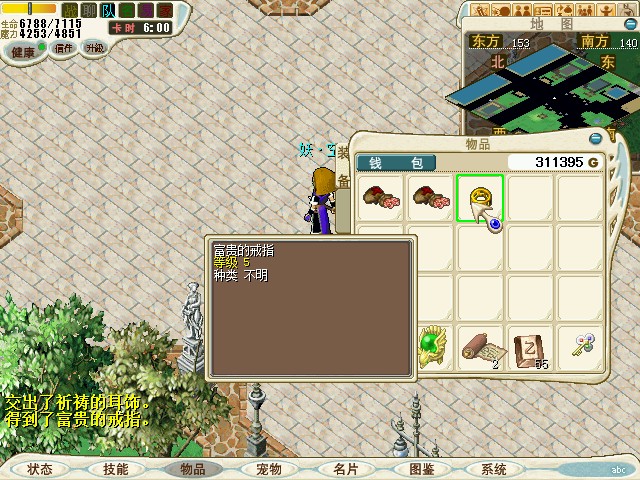Select the green gem emblem item
The height and width of the screenshot is (480, 640).
[431, 347]
